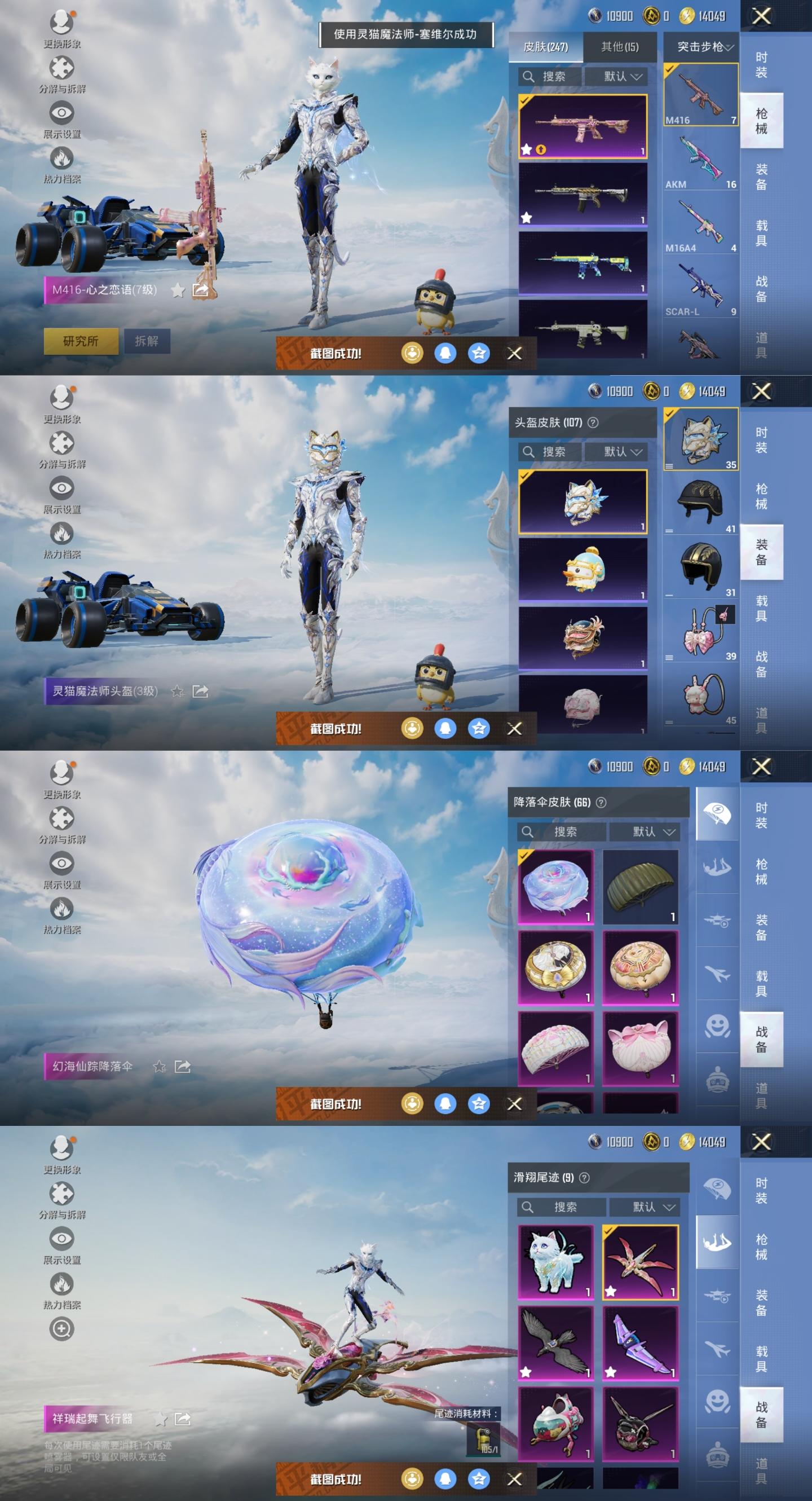
Task: Select the white cat glide trail
Action: click(555, 1261)
